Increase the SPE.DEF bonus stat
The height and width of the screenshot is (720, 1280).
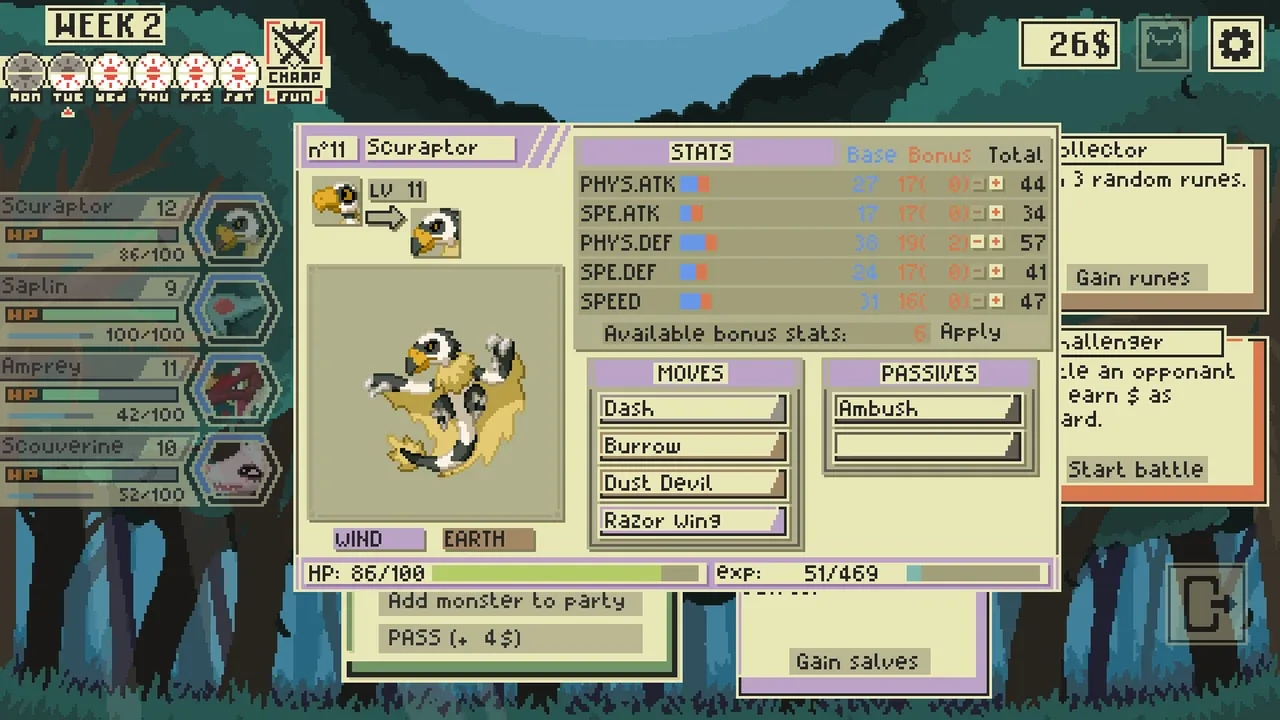pos(996,272)
